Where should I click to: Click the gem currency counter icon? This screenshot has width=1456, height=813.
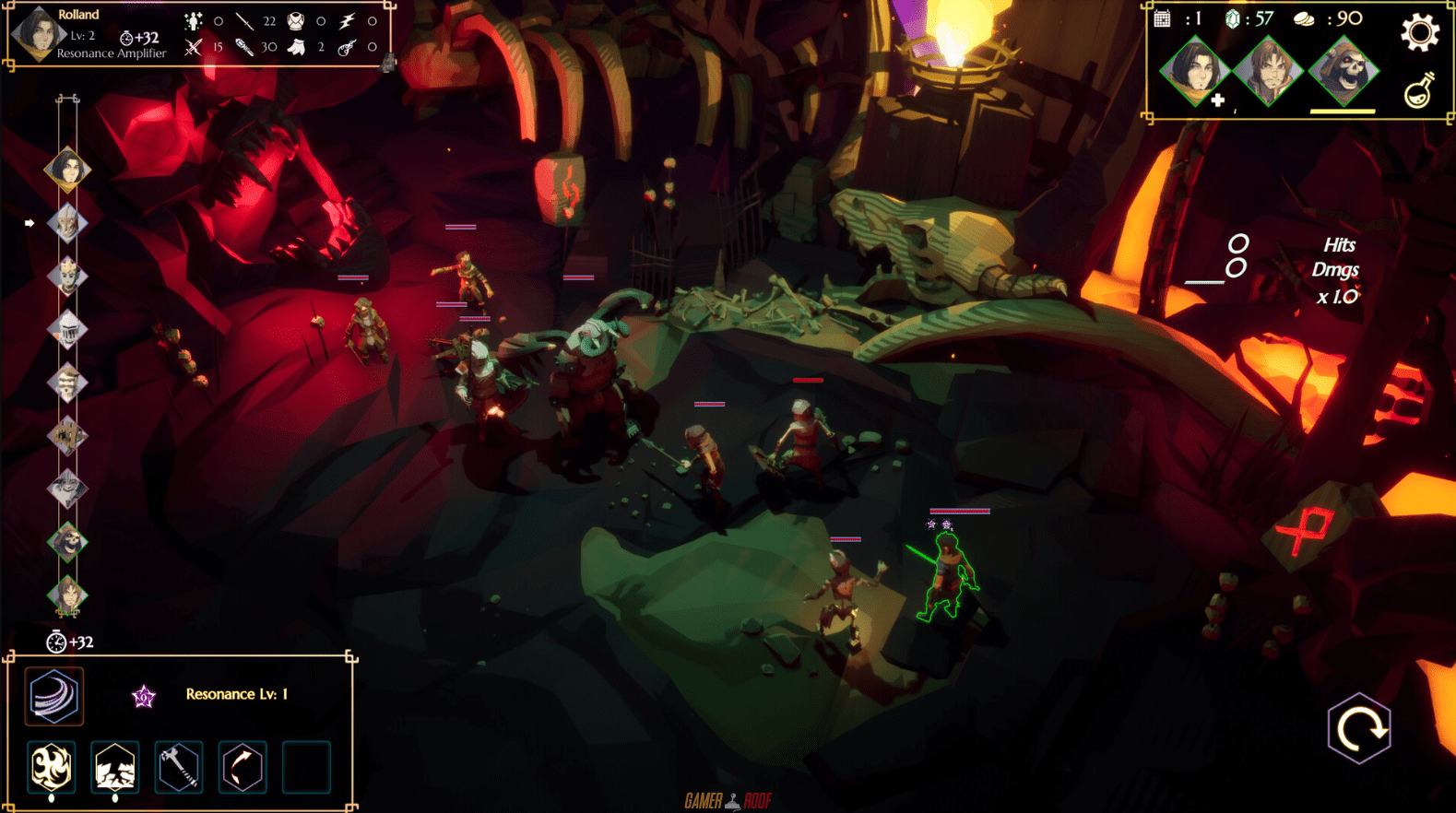tap(1233, 19)
